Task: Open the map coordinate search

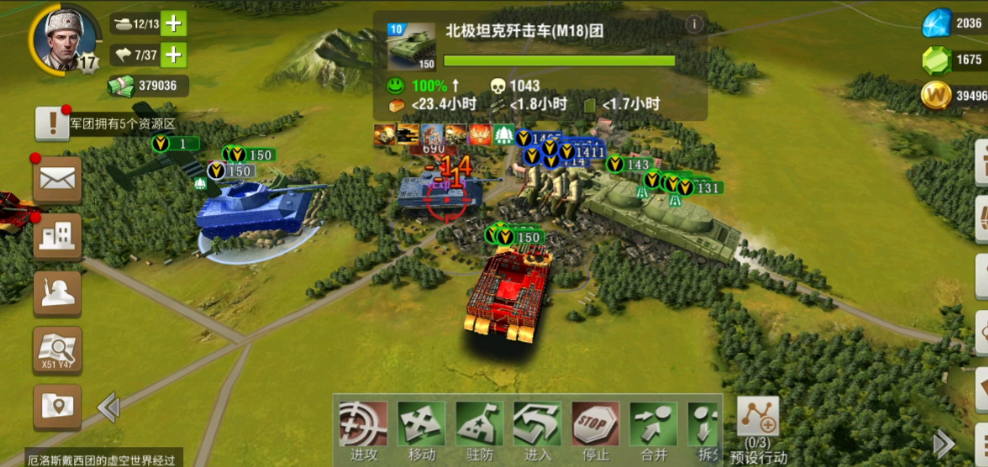Action: pyautogui.click(x=58, y=350)
